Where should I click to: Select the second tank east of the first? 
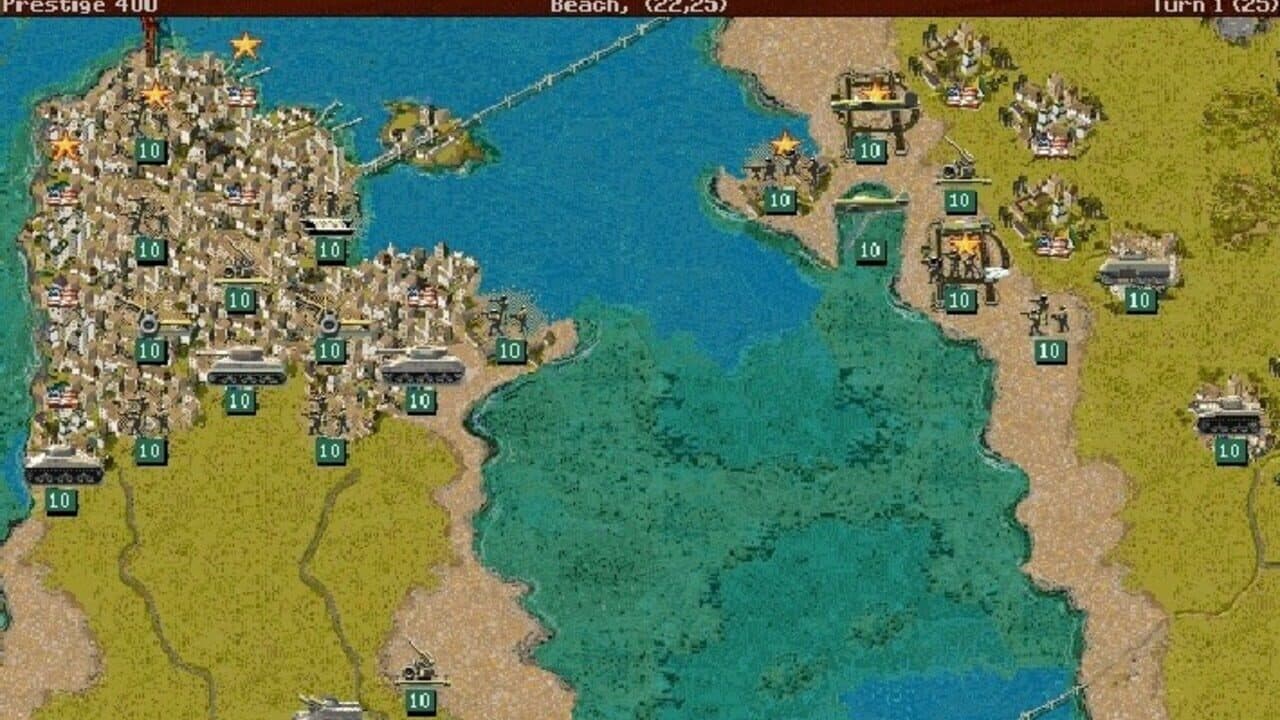click(x=425, y=370)
